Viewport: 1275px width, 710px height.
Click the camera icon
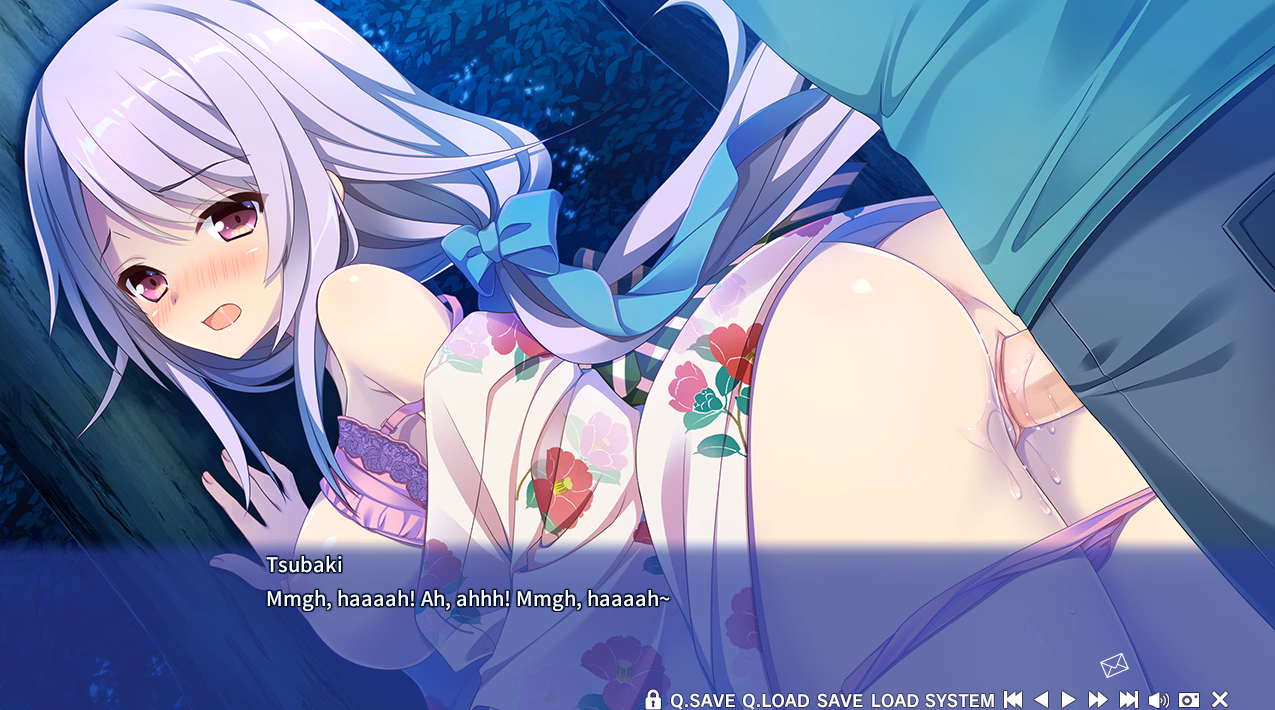1189,700
